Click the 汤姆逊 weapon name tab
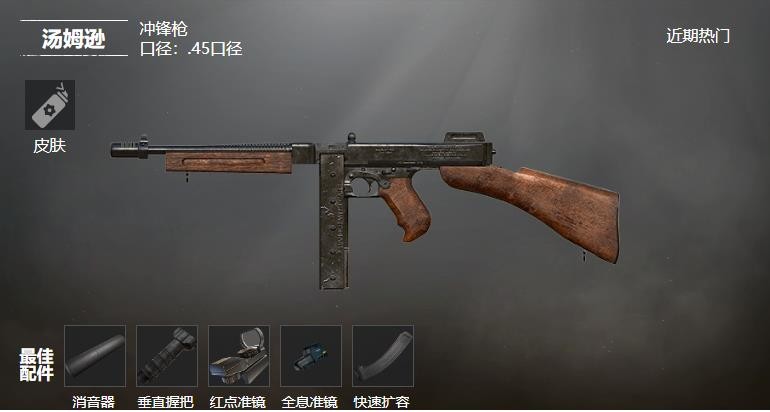This screenshot has width=770, height=412. point(73,39)
